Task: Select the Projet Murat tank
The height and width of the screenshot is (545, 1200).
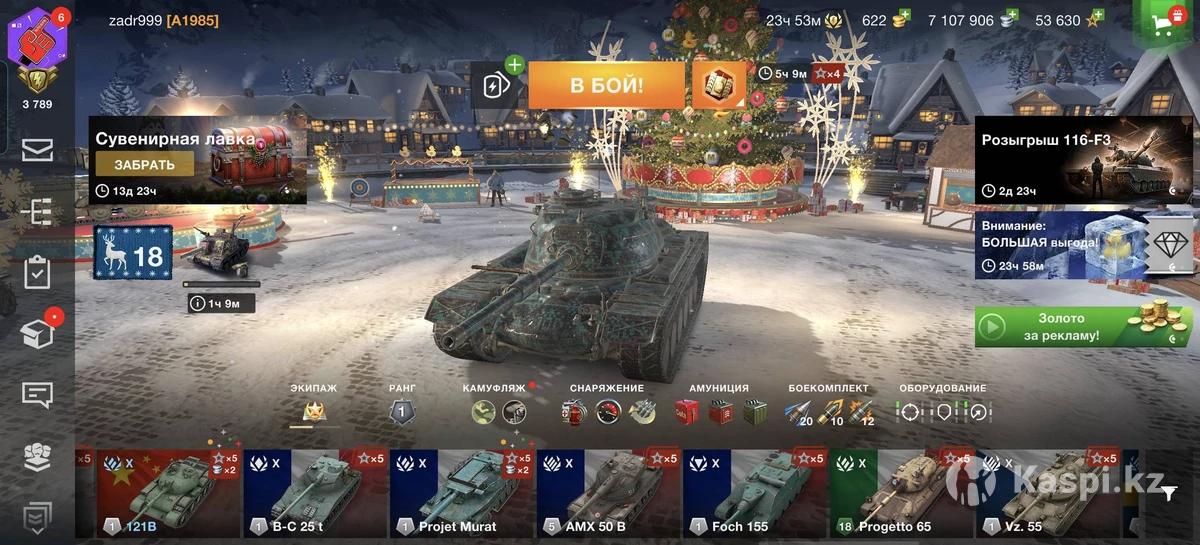Action: coord(462,492)
